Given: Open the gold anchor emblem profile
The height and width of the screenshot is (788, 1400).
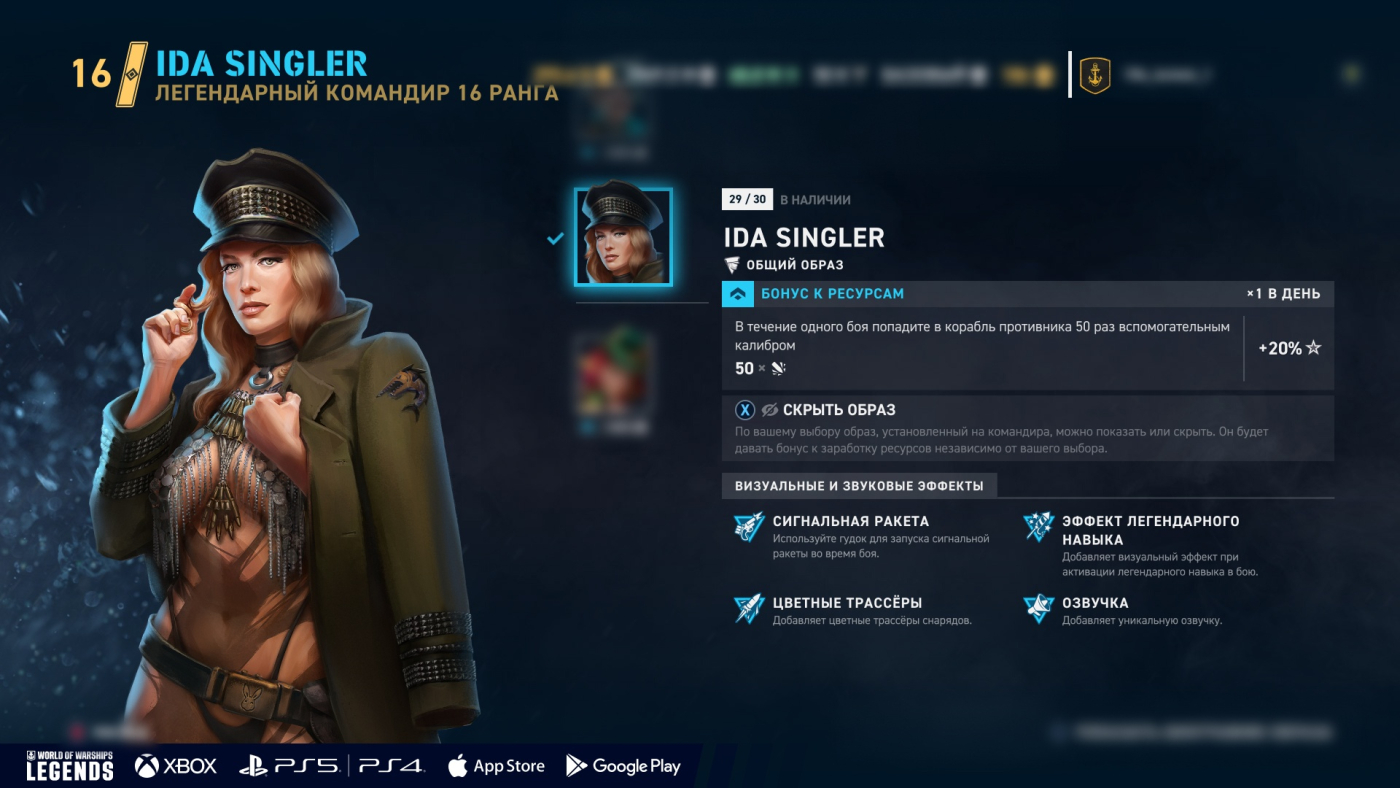Looking at the screenshot, I should pos(1095,75).
